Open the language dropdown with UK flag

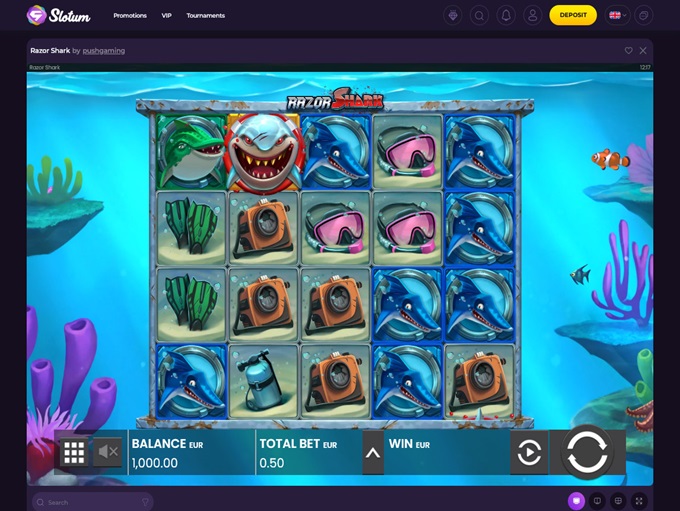point(616,15)
